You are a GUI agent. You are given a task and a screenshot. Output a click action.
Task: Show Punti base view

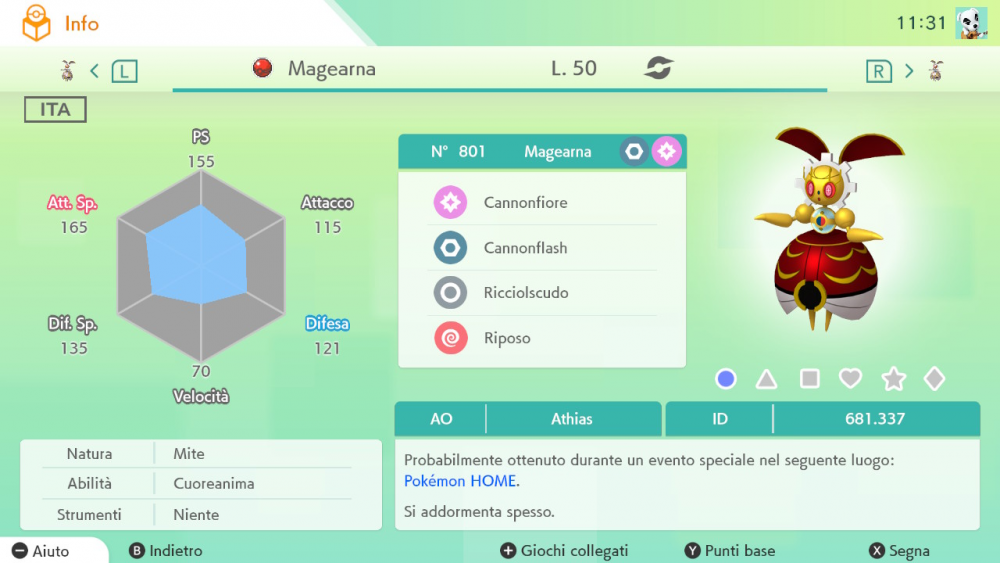[x=730, y=551]
